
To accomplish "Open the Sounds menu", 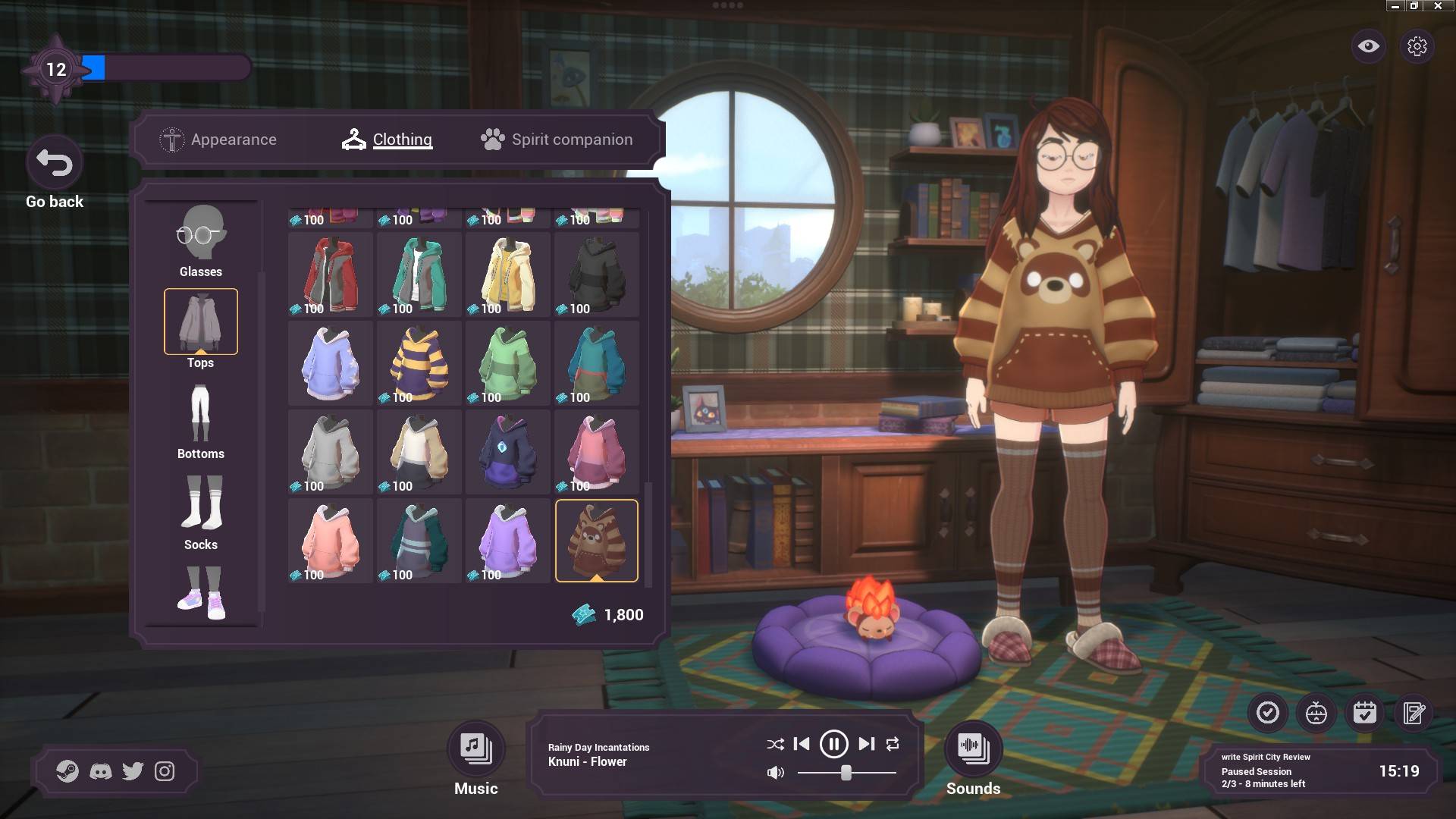I will pos(973,749).
